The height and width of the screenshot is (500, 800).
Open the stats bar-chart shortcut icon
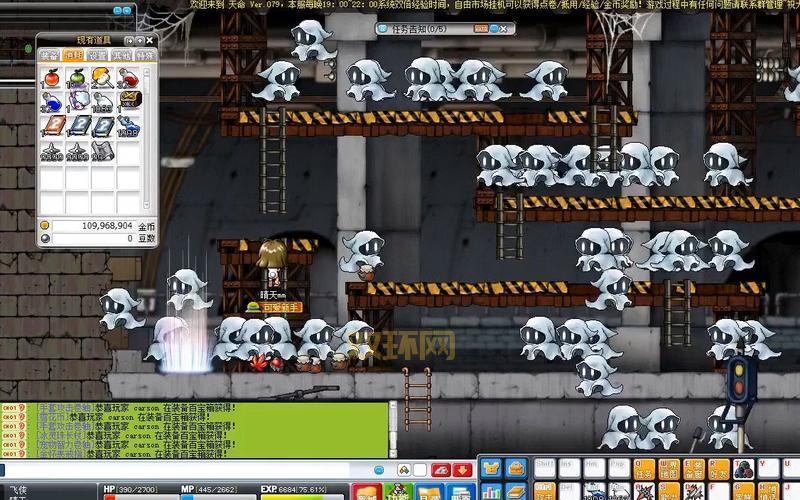491,491
